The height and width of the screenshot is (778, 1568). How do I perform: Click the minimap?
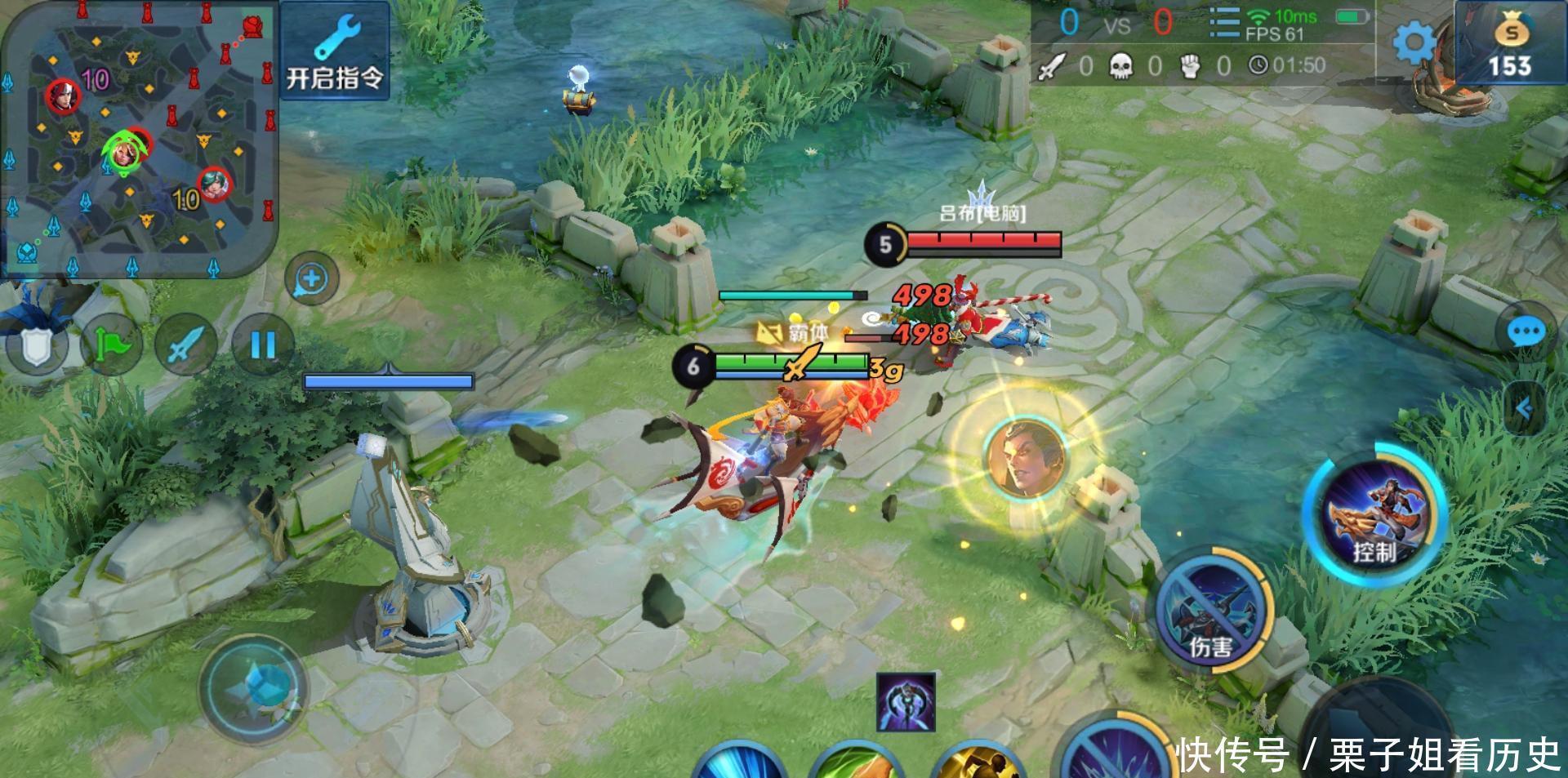(139, 137)
